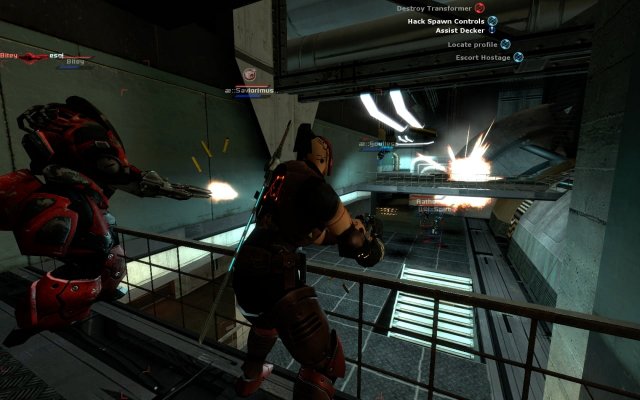
Task: Select the Escort Hostage objective
Action: 482,58
